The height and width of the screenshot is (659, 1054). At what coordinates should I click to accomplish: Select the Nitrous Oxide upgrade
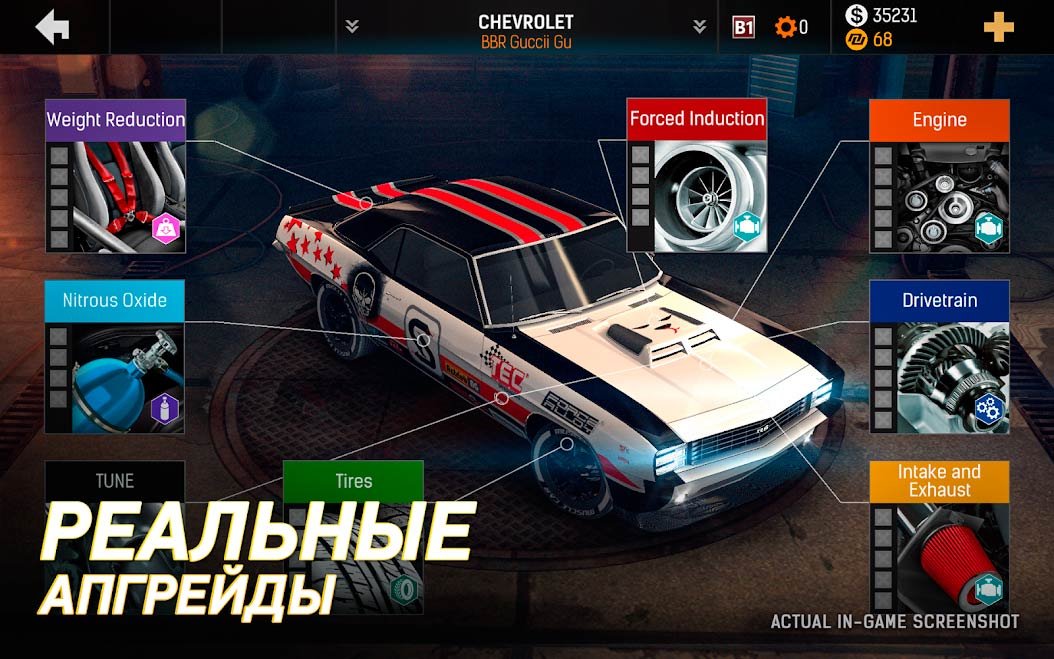[115, 357]
